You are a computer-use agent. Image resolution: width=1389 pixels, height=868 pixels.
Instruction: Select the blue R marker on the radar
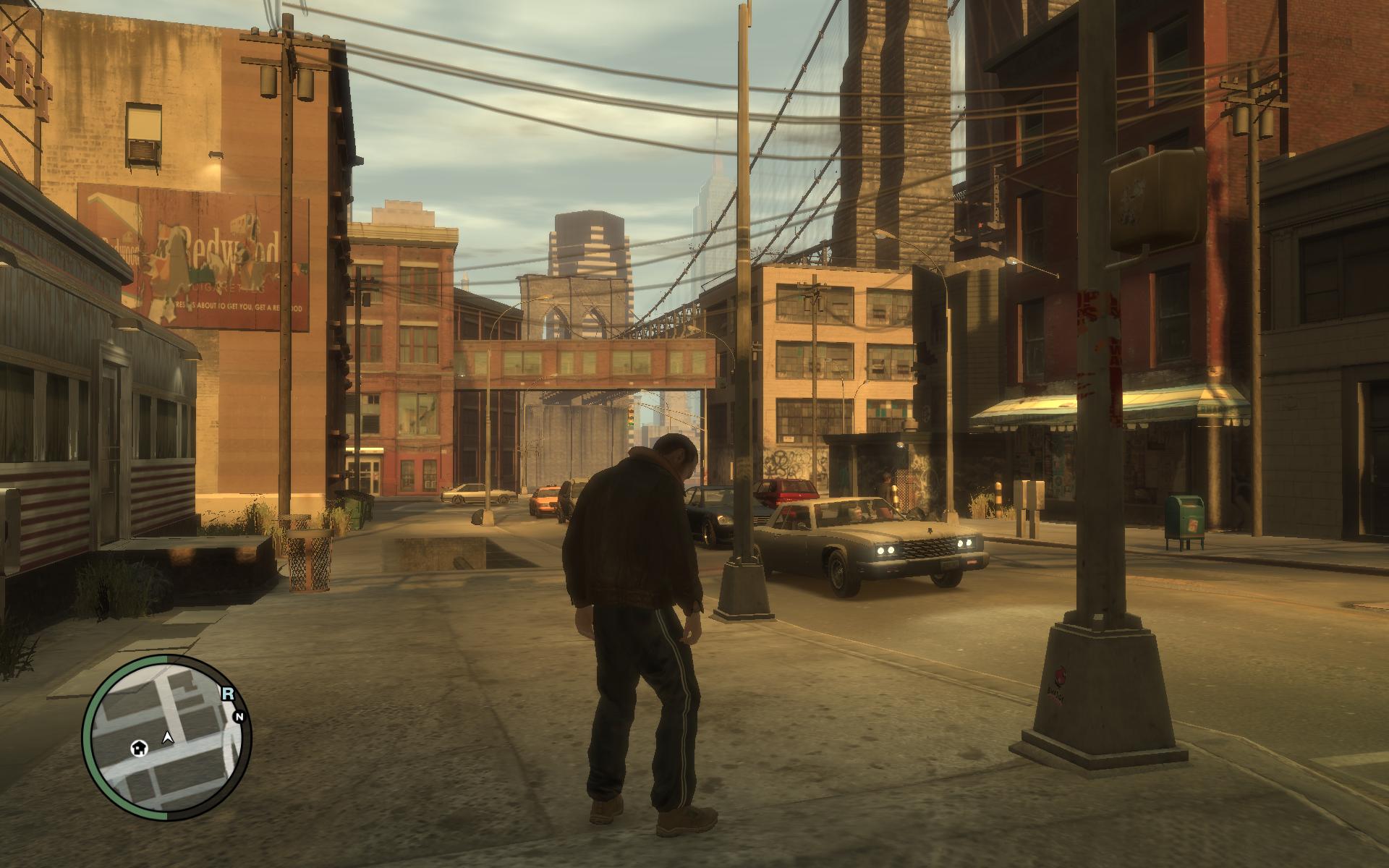[228, 694]
